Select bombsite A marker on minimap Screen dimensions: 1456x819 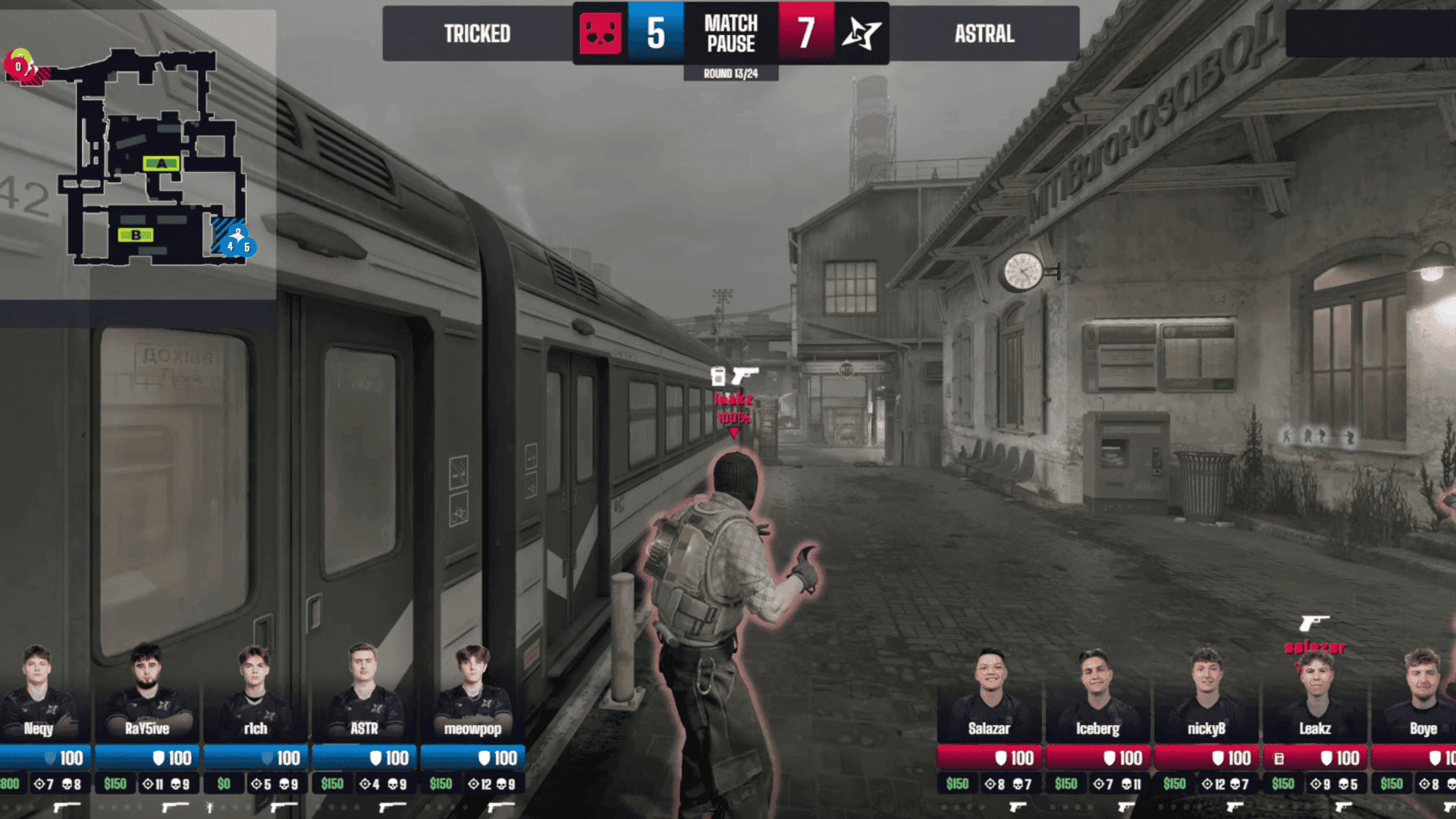(161, 163)
